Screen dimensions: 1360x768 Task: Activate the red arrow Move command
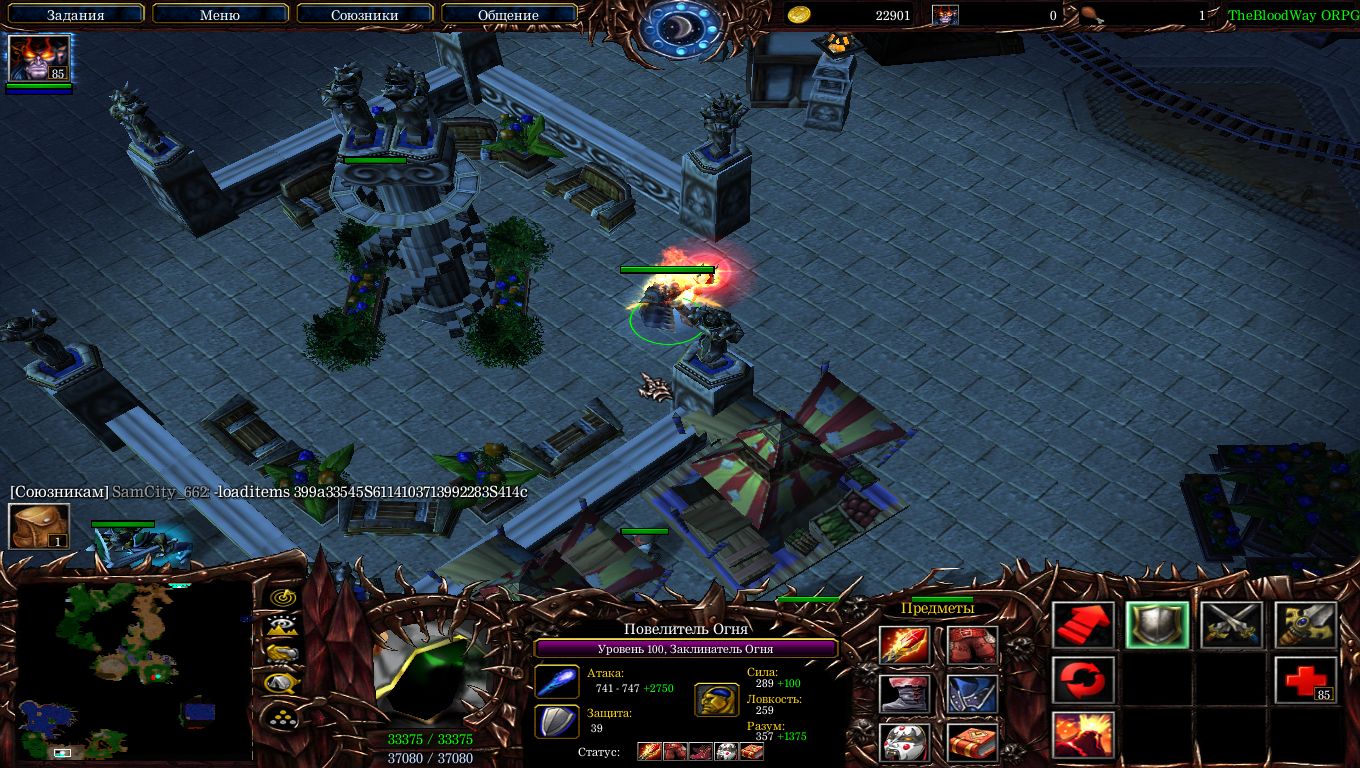coord(1084,626)
